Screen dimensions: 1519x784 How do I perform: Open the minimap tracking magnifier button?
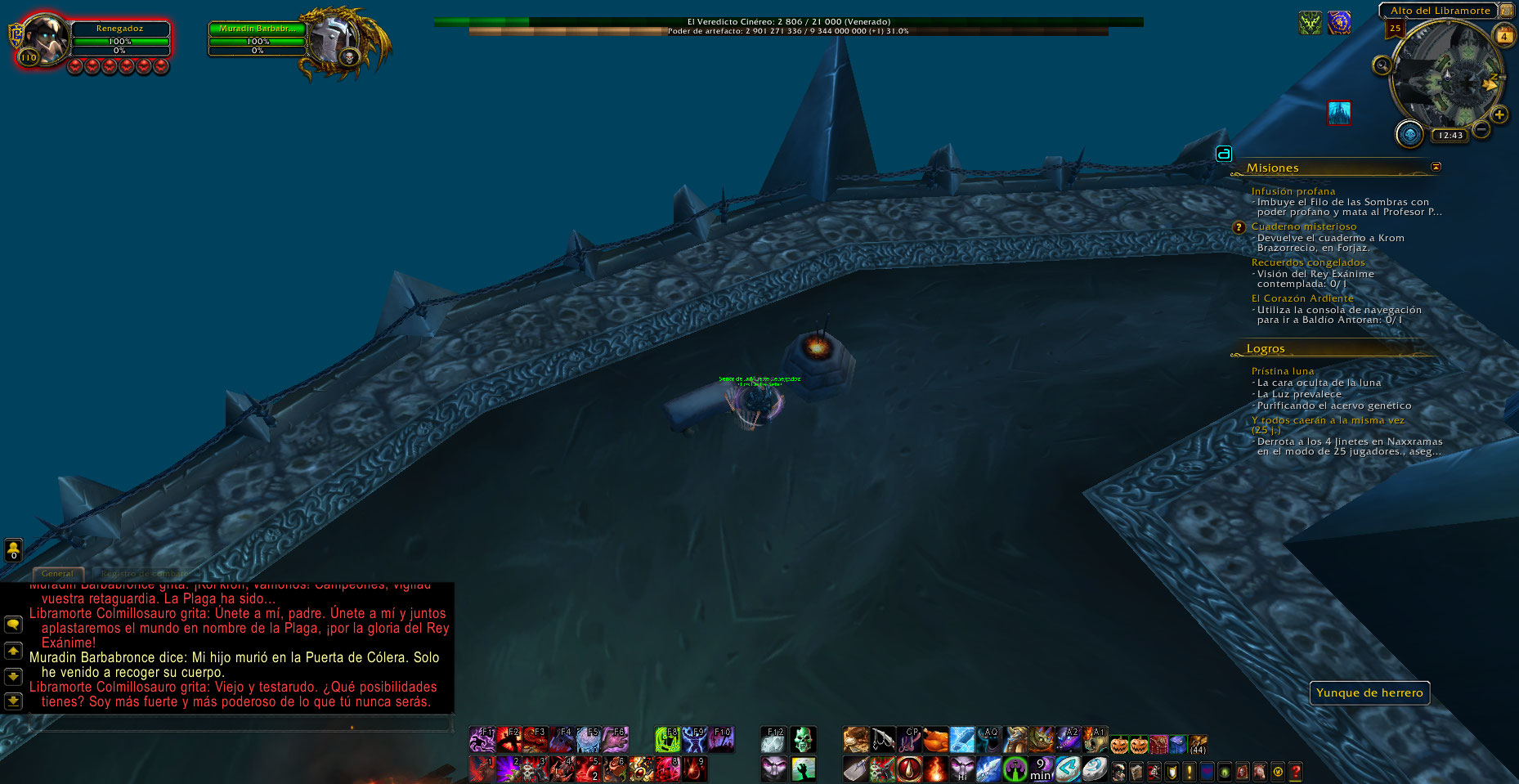coord(1382,65)
